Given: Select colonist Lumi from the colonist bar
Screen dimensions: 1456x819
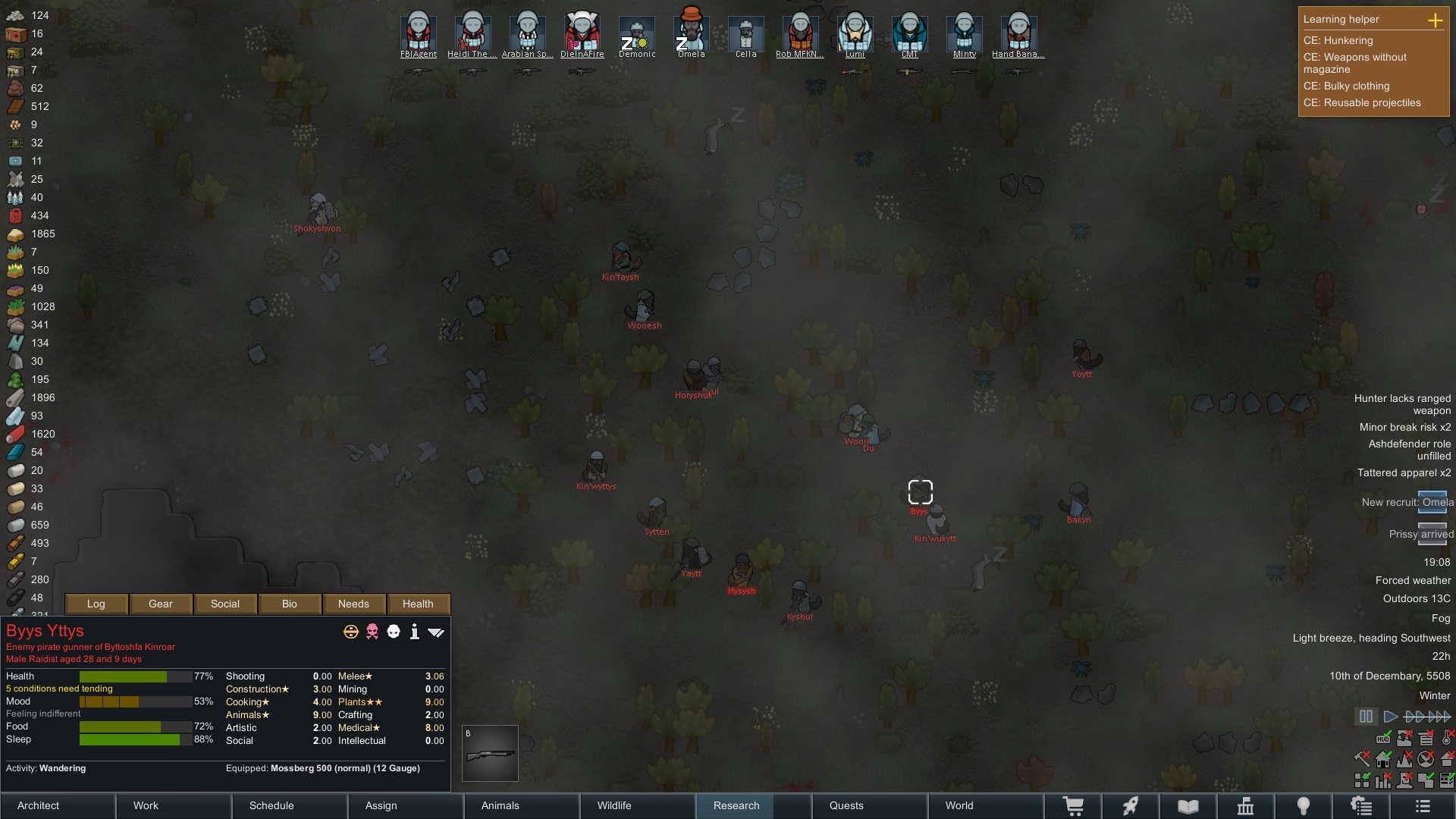Looking at the screenshot, I should coord(855,33).
